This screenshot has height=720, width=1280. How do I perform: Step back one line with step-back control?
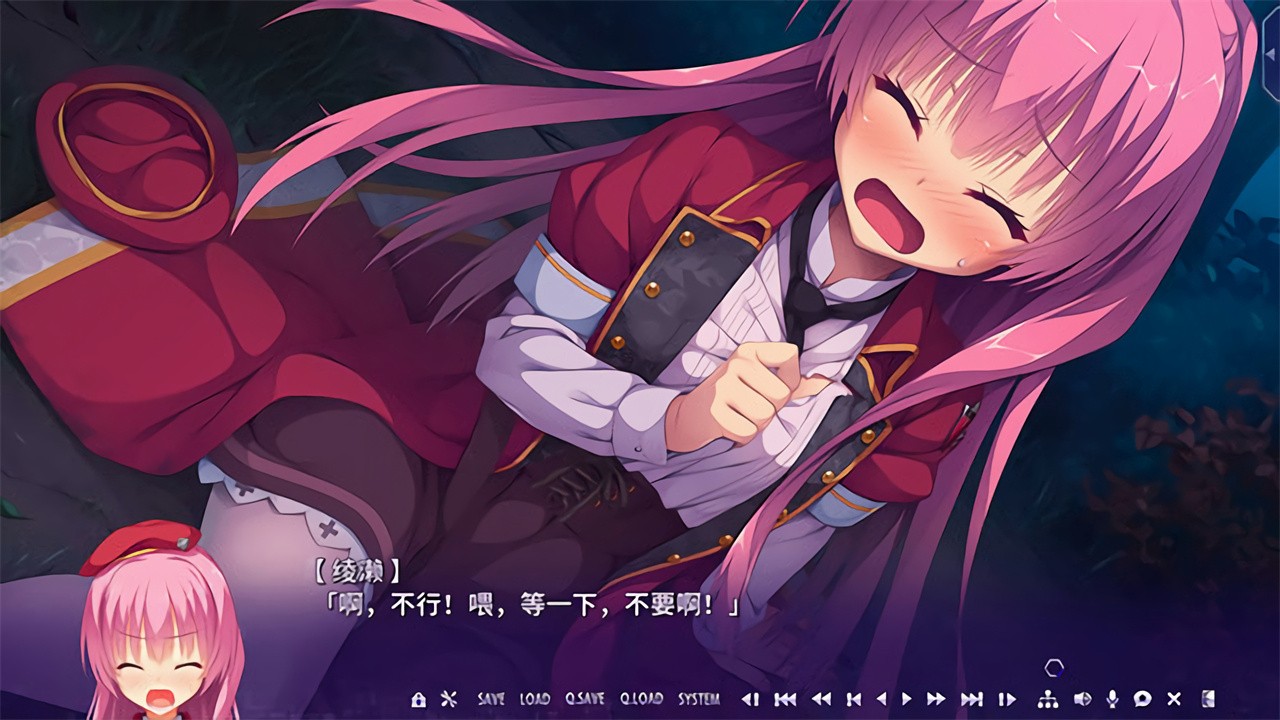coord(751,700)
